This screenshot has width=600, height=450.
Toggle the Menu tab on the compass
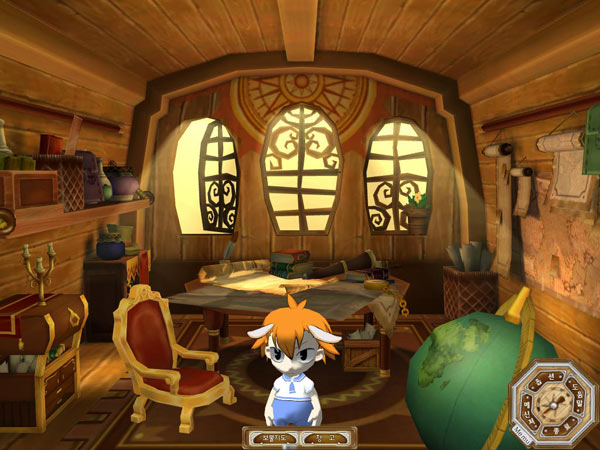click(522, 435)
